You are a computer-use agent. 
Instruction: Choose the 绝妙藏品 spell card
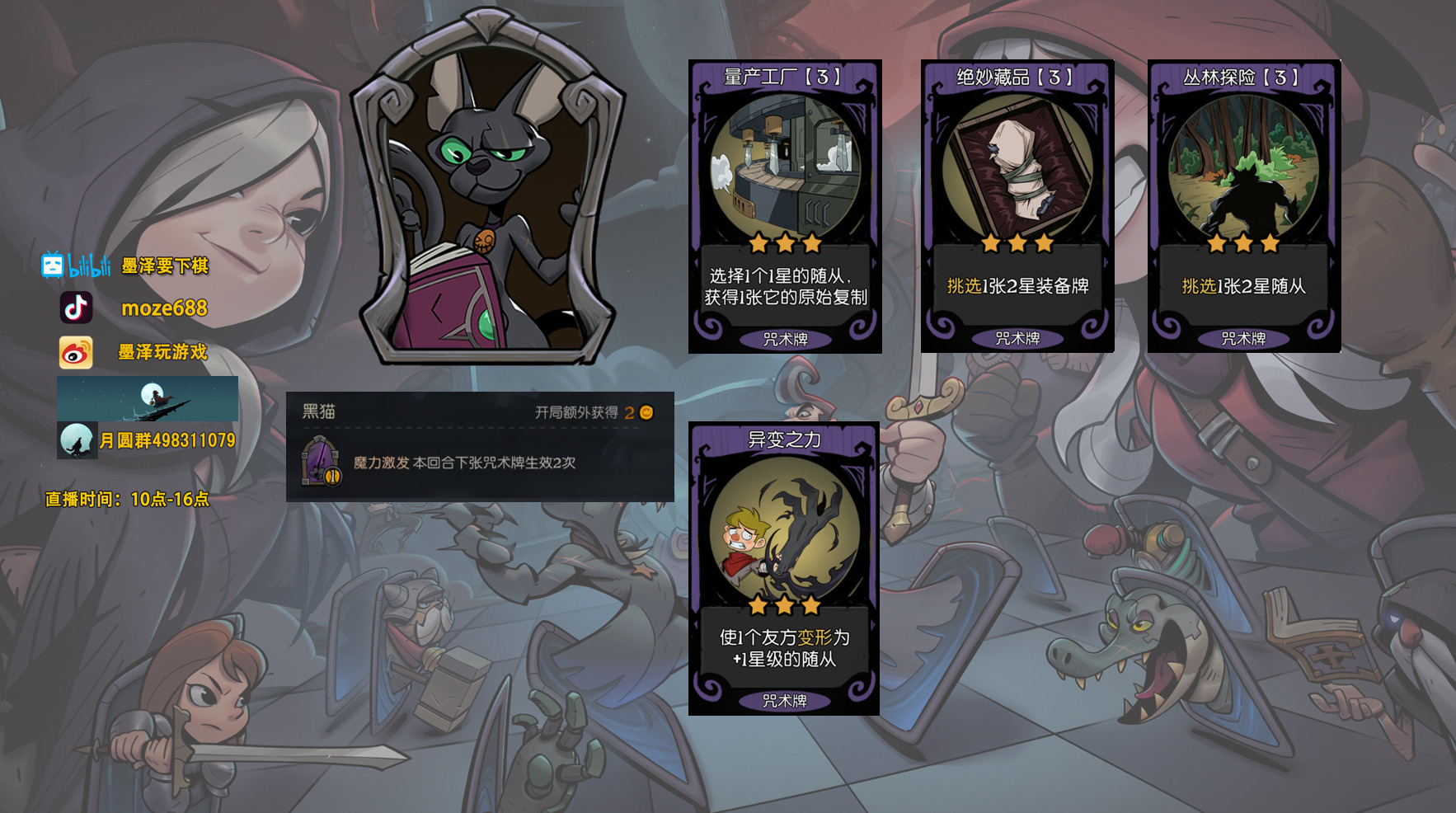tap(1017, 206)
